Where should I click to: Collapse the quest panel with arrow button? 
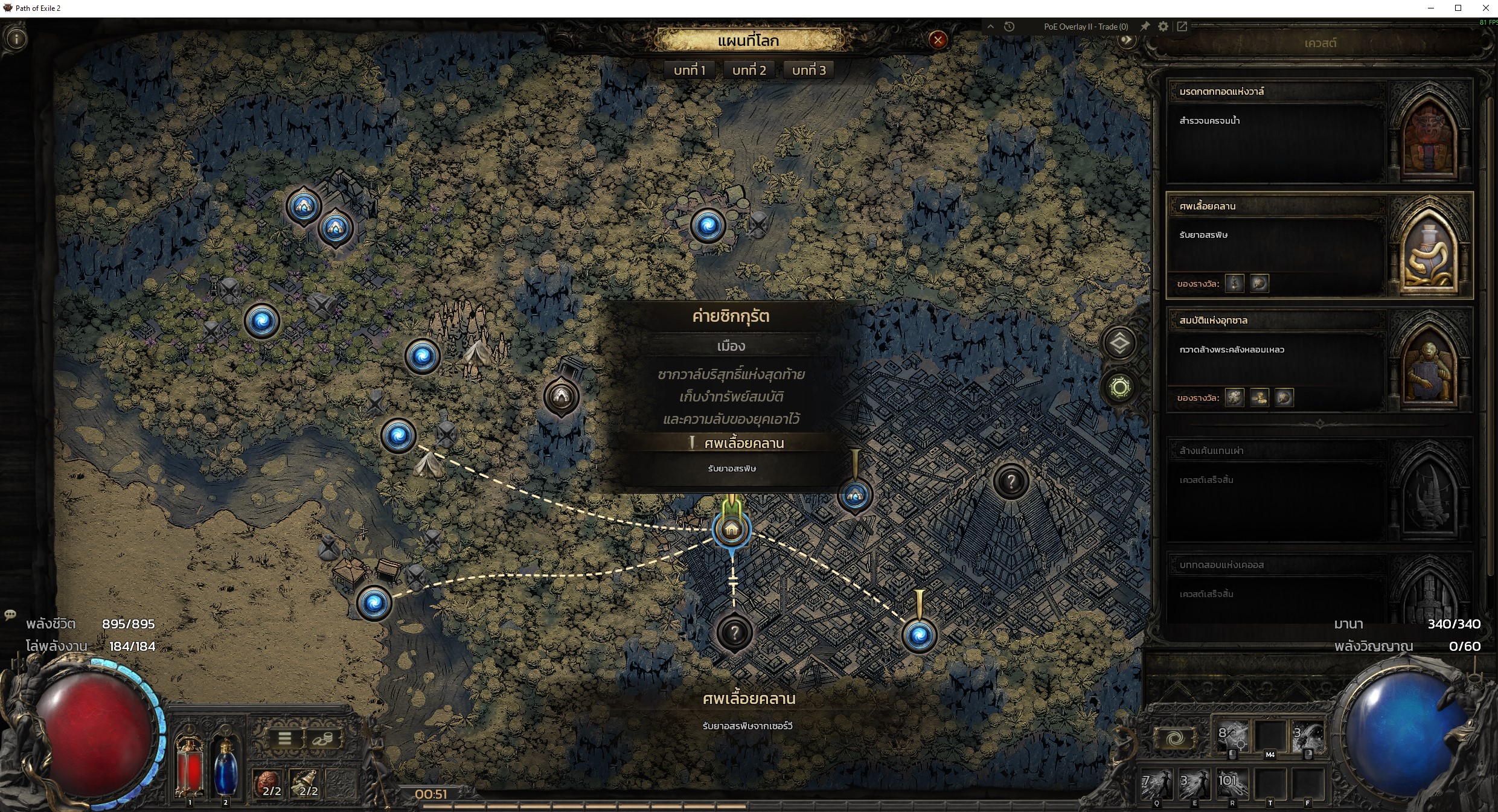pos(1126,40)
